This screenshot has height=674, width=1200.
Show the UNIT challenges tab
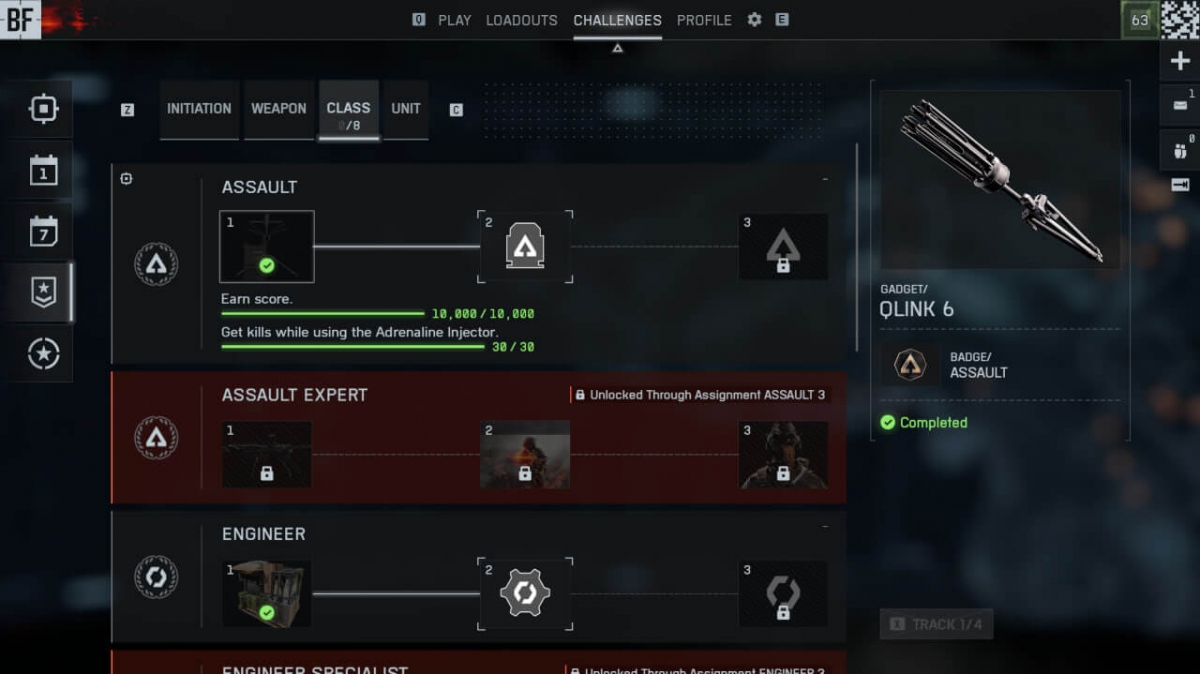pyautogui.click(x=406, y=109)
